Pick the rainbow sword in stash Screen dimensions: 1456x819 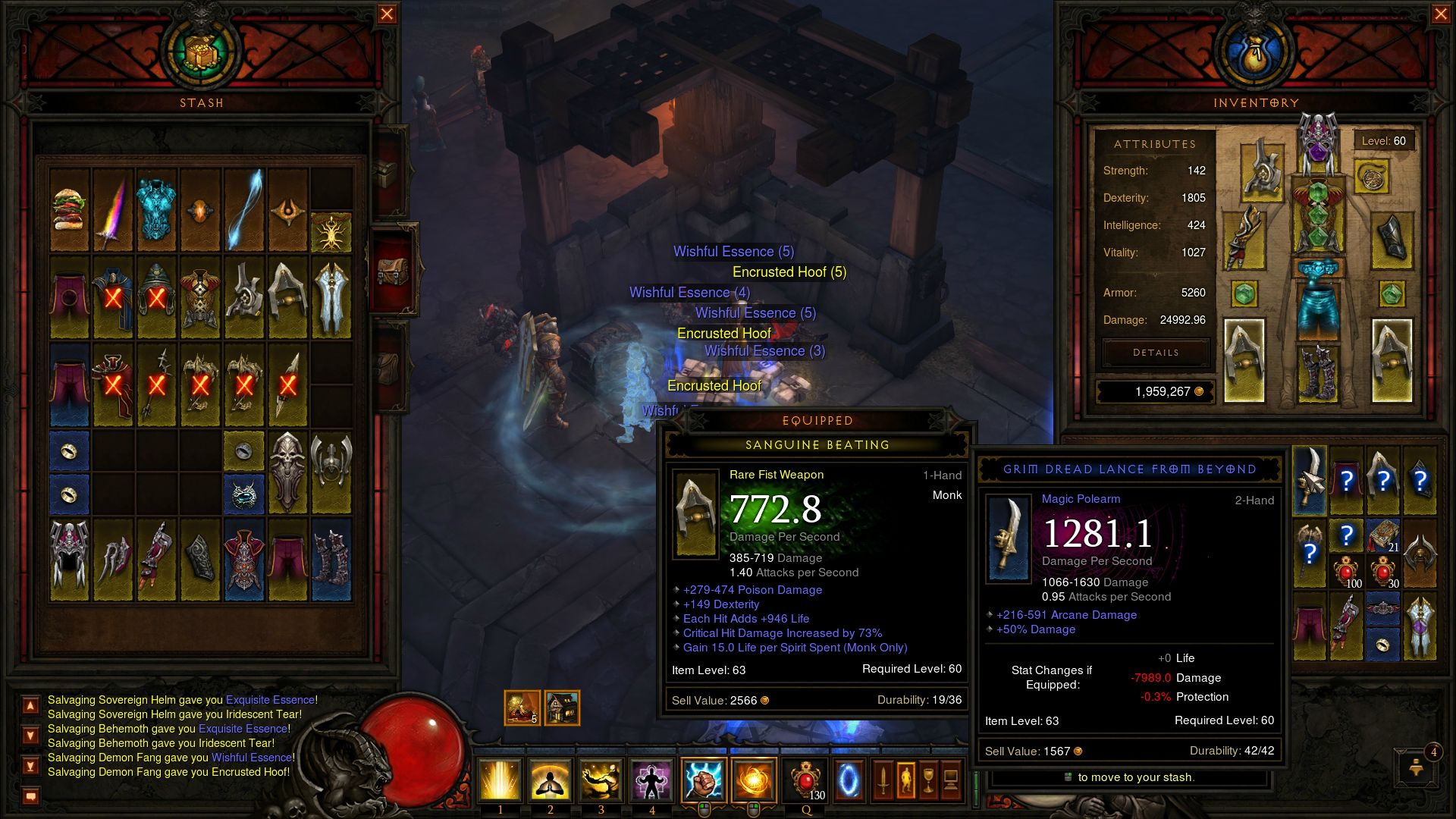click(113, 210)
